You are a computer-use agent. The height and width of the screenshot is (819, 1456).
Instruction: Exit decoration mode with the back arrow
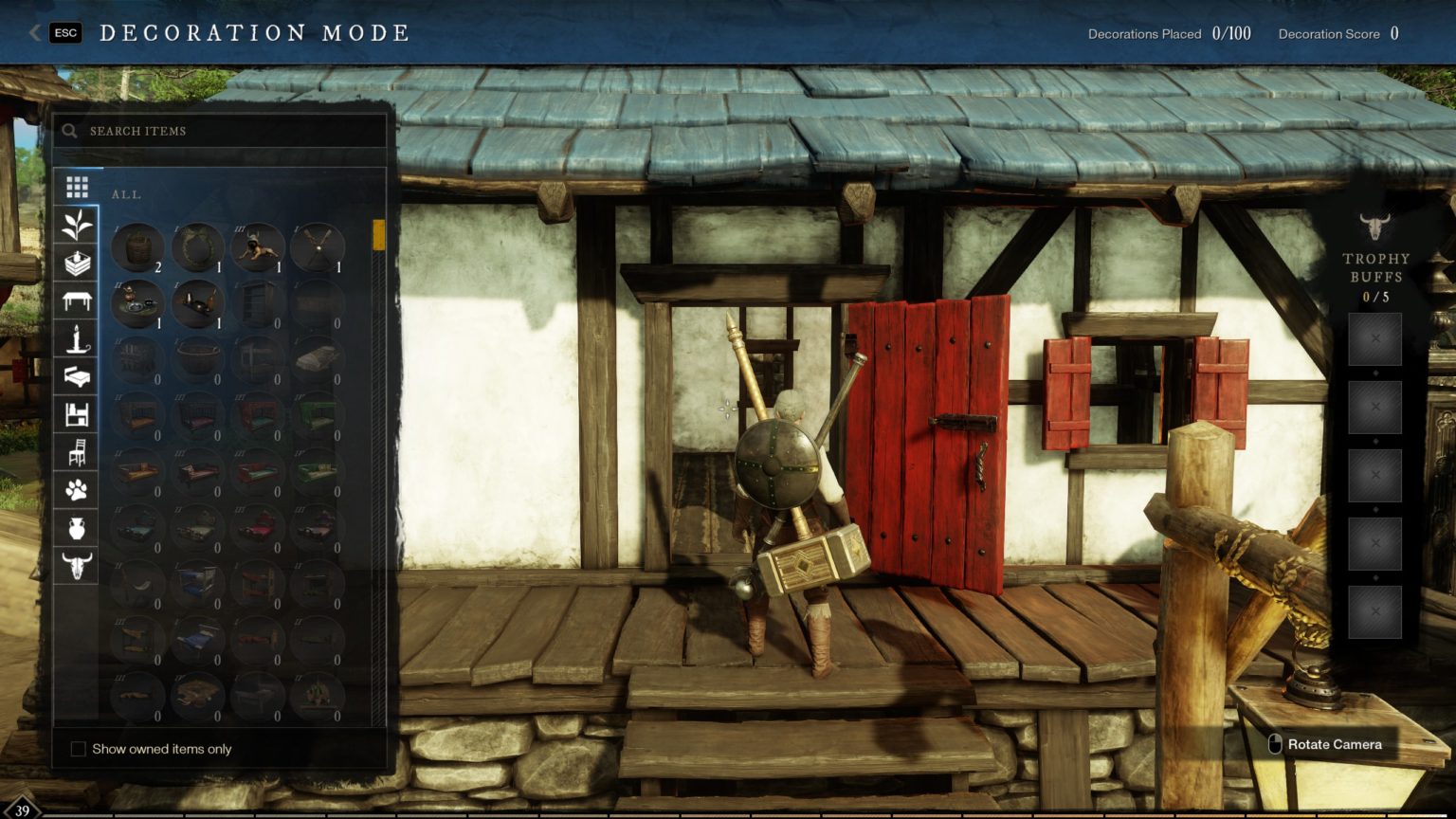[35, 33]
